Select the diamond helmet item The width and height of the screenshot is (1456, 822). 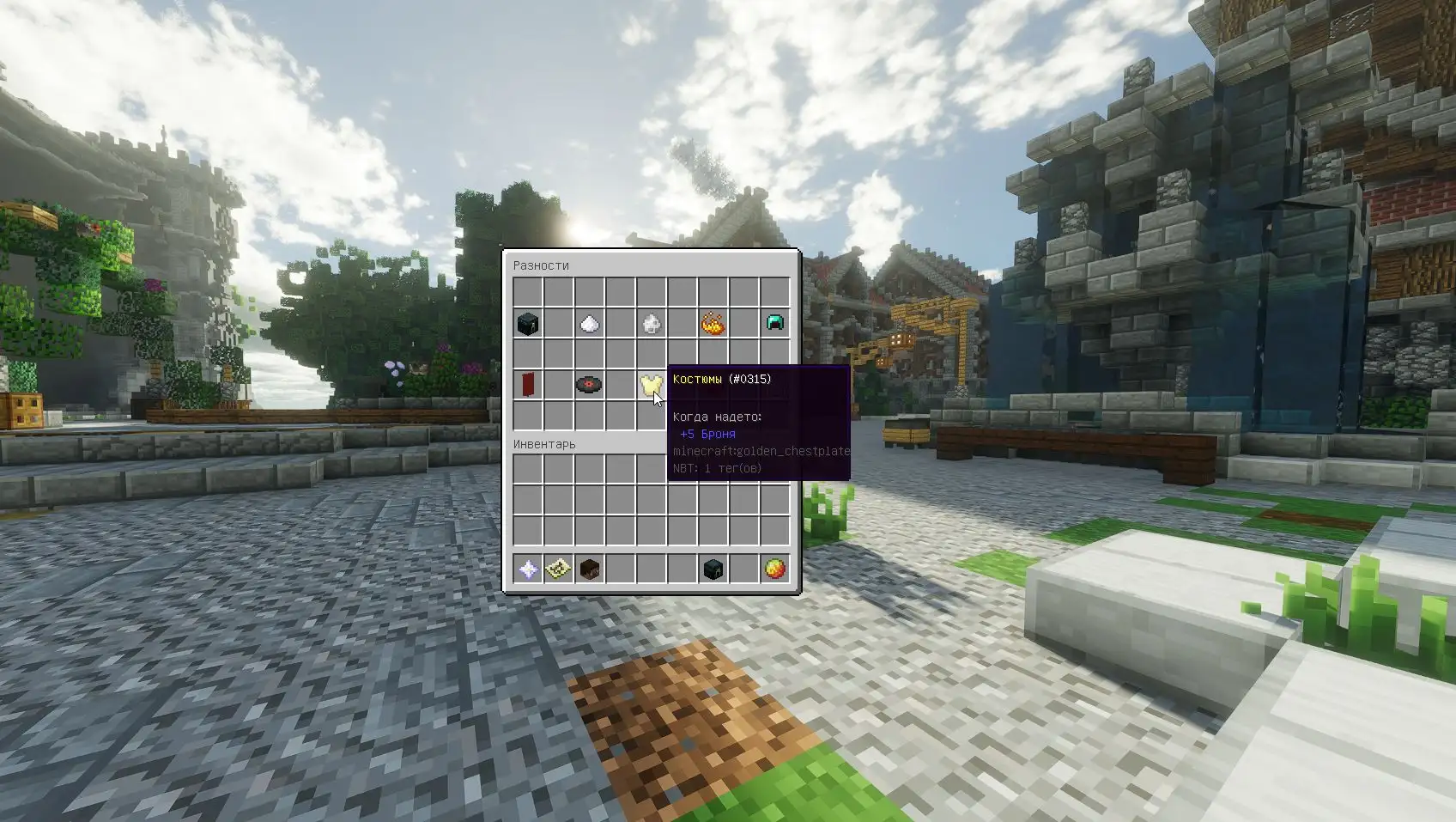pos(774,324)
